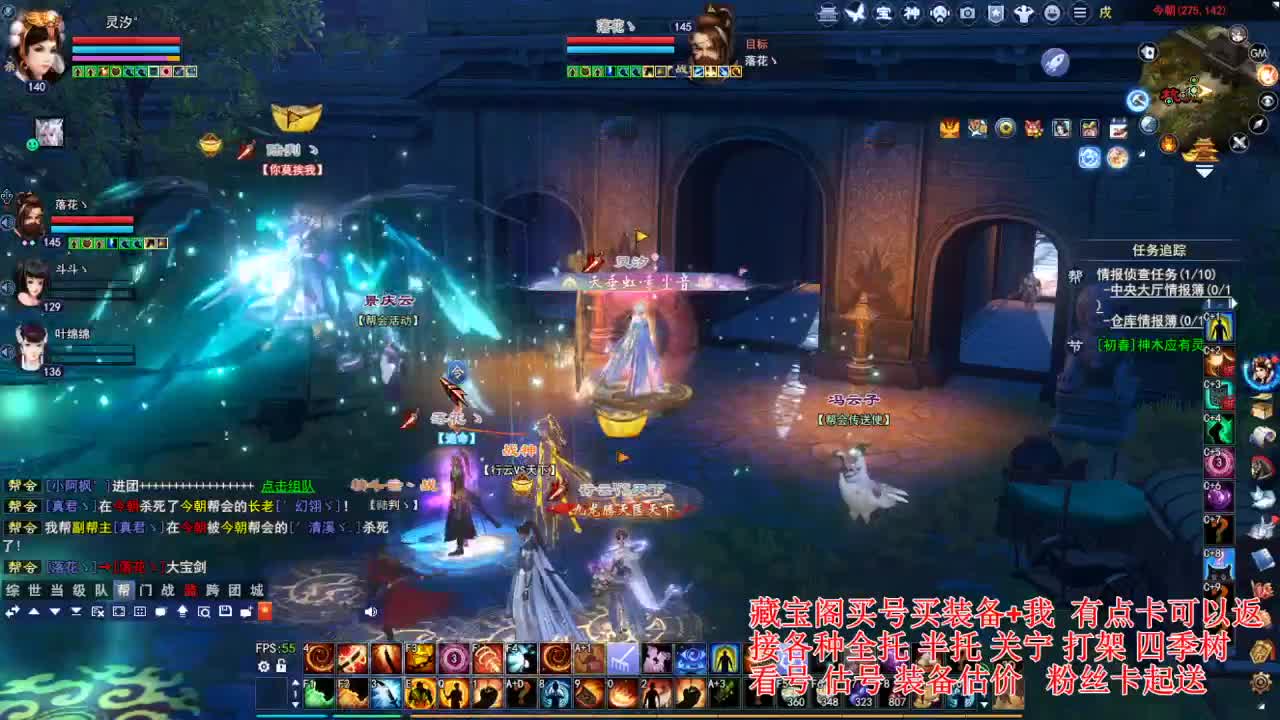Expand the minimap with its bottom arrow
The image size is (1280, 720).
point(1203,171)
